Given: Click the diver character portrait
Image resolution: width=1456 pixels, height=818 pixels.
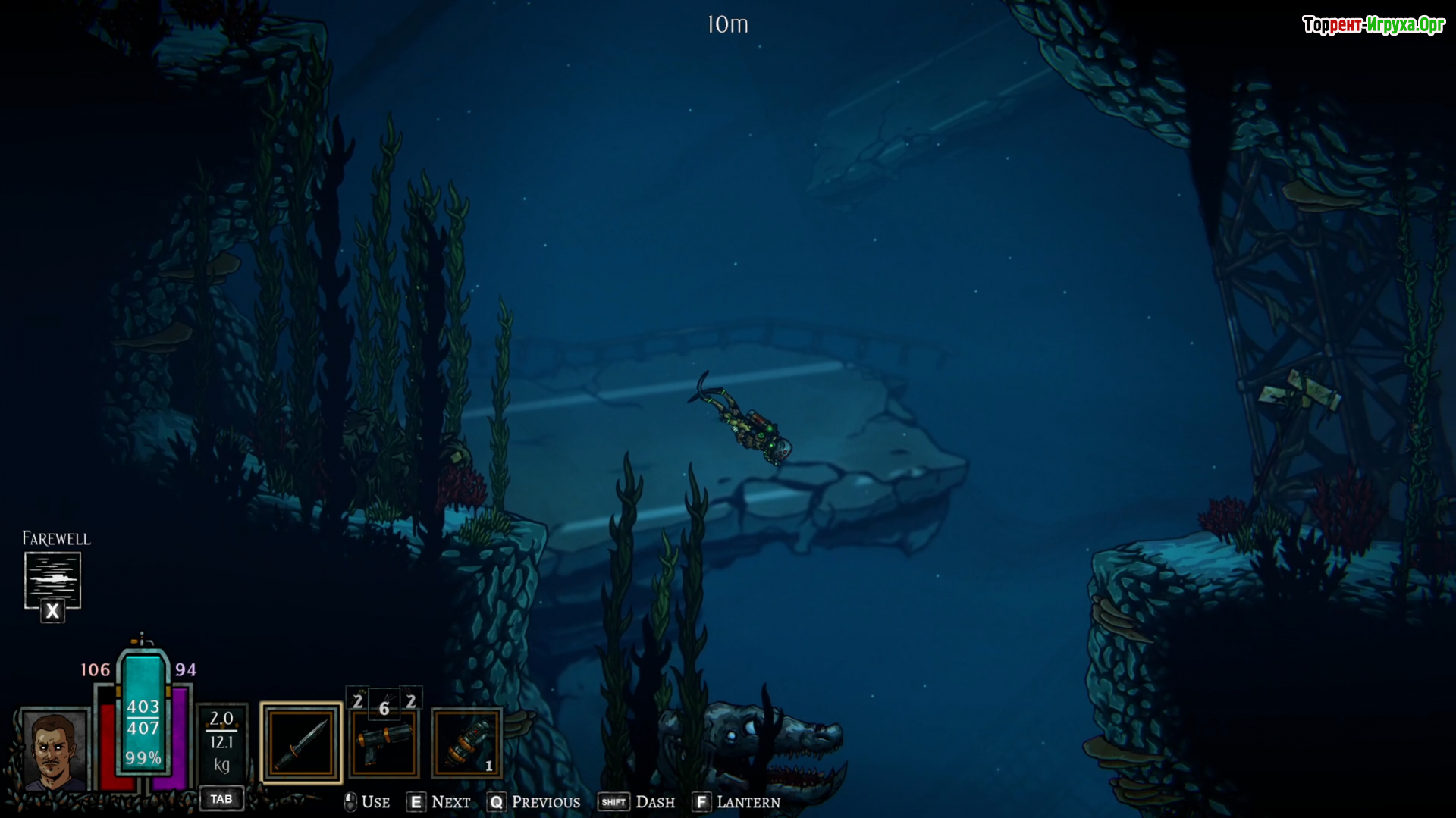Looking at the screenshot, I should pyautogui.click(x=53, y=751).
